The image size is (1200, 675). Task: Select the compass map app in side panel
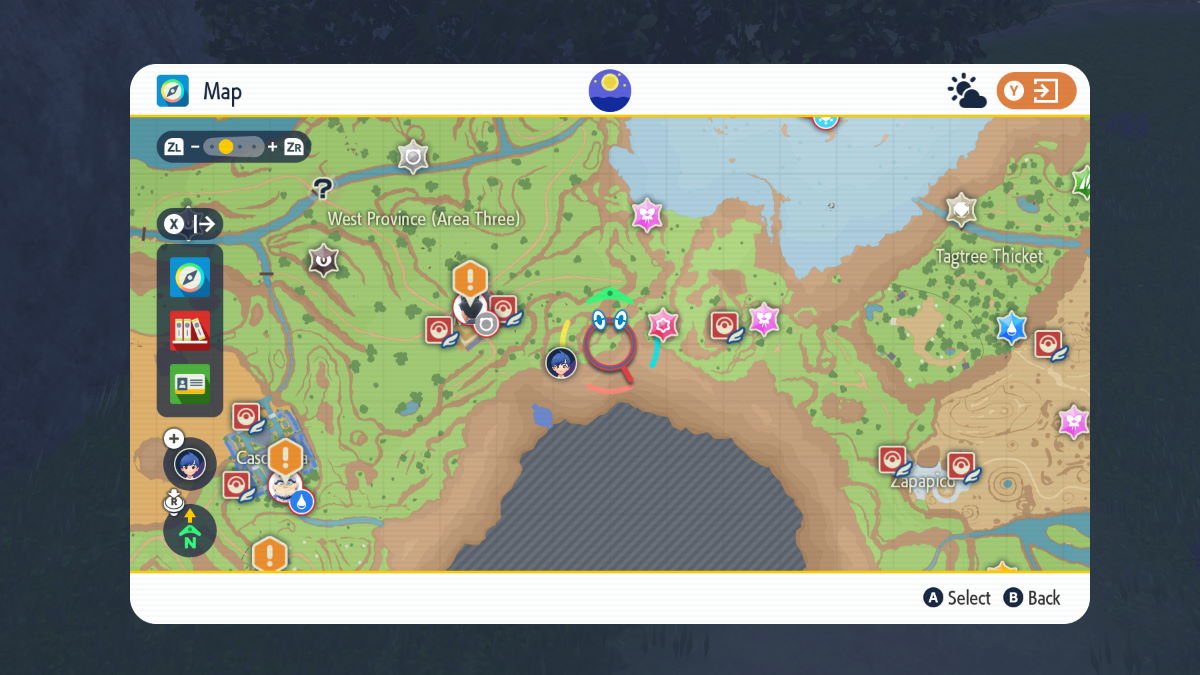point(190,277)
